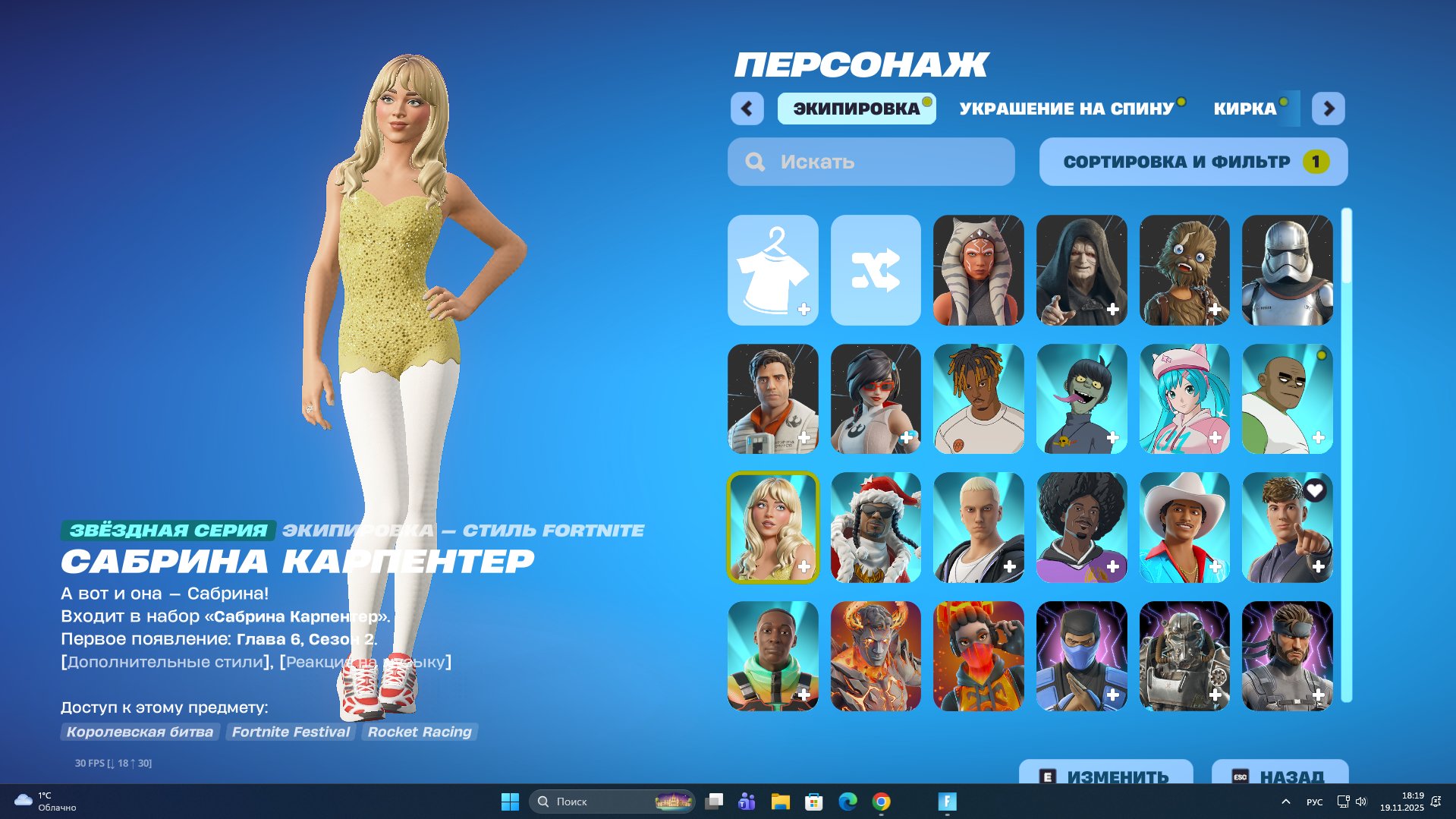Click the magnifier icon in the search bar
This screenshot has width=1456, height=819.
pyautogui.click(x=754, y=161)
